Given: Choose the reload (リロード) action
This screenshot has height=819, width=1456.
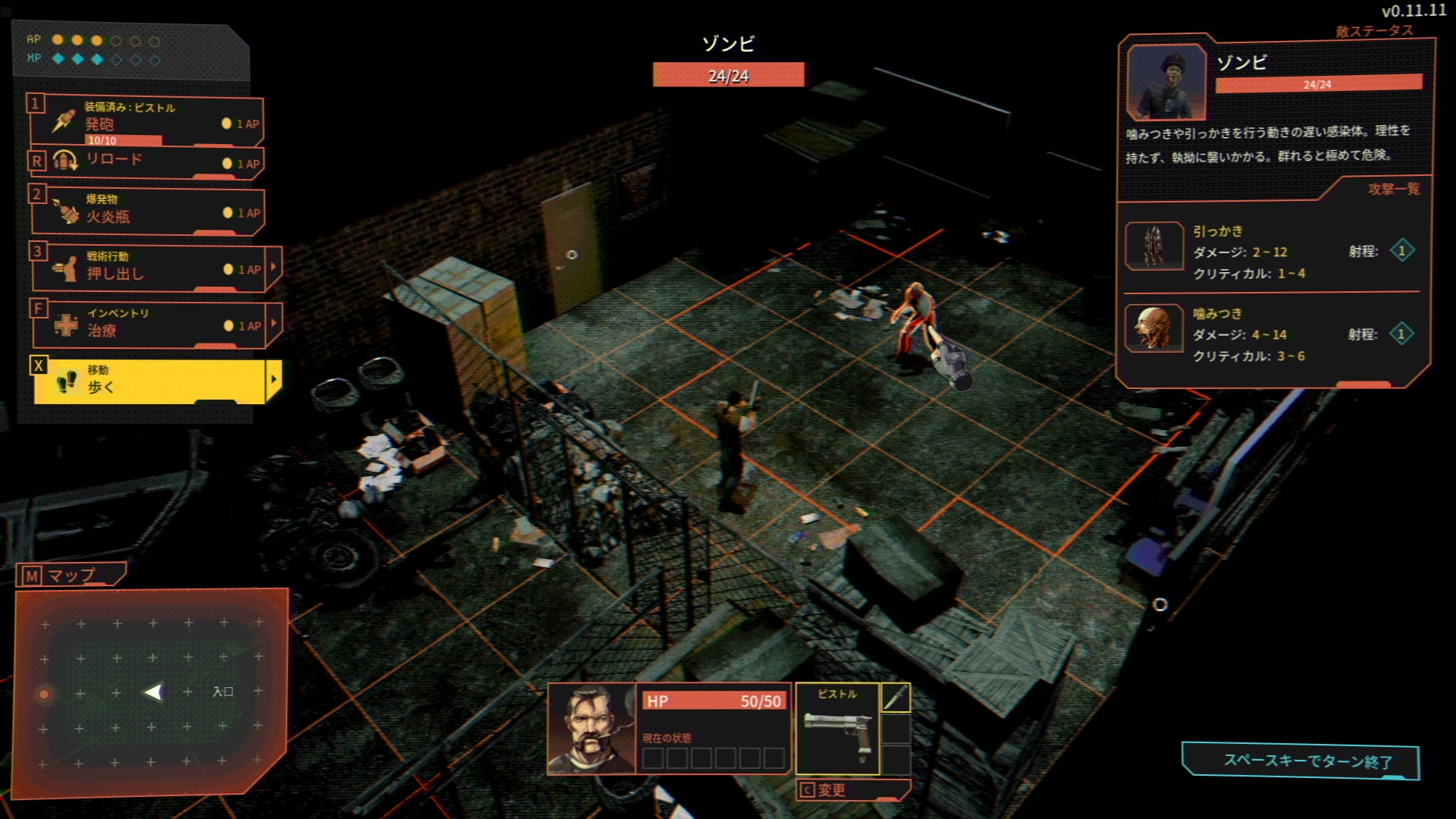Looking at the screenshot, I should [146, 162].
